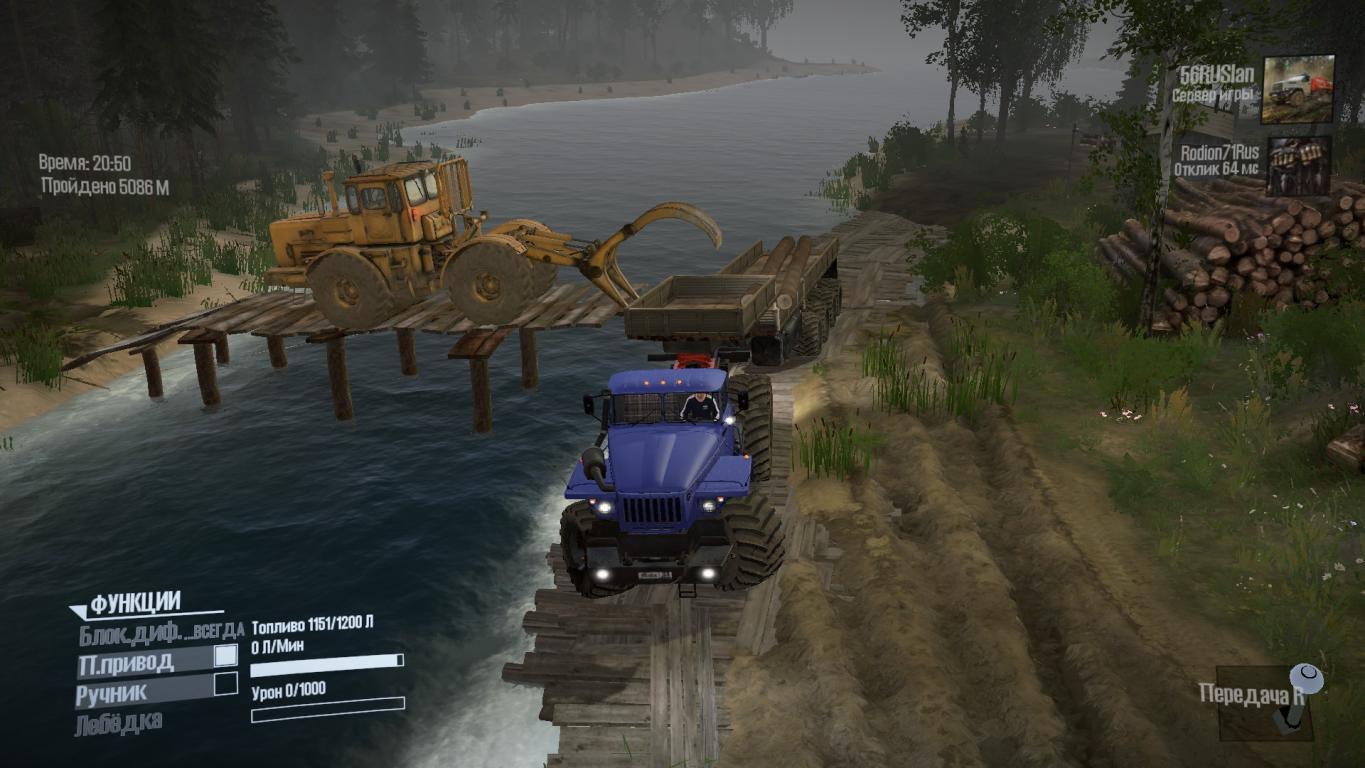Image resolution: width=1365 pixels, height=768 pixels.
Task: Choose the Лебёдка winch function
Action: 118,722
